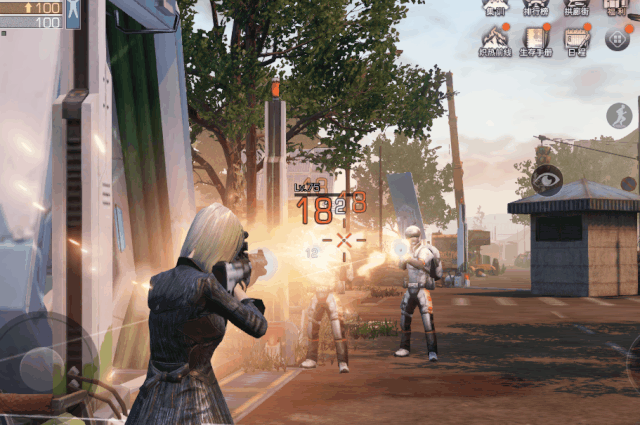Open the 排行榜 leaderboard

pyautogui.click(x=536, y=8)
